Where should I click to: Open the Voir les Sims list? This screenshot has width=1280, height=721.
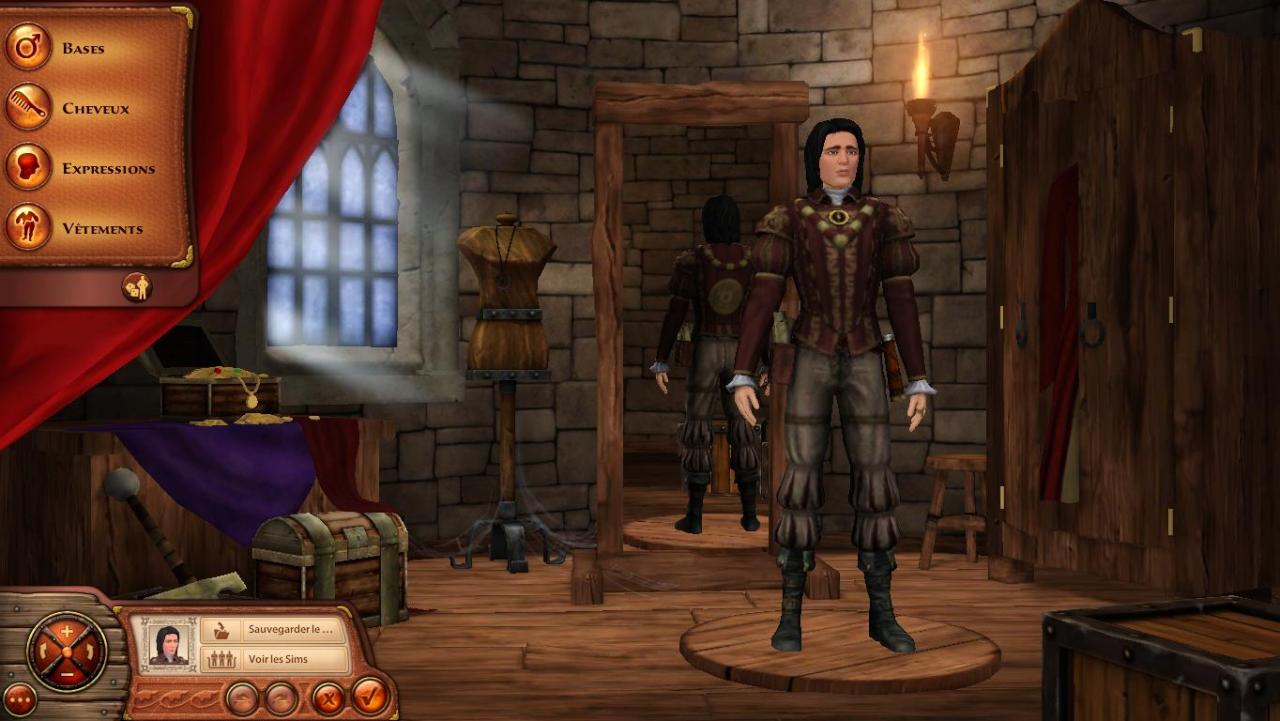(274, 659)
